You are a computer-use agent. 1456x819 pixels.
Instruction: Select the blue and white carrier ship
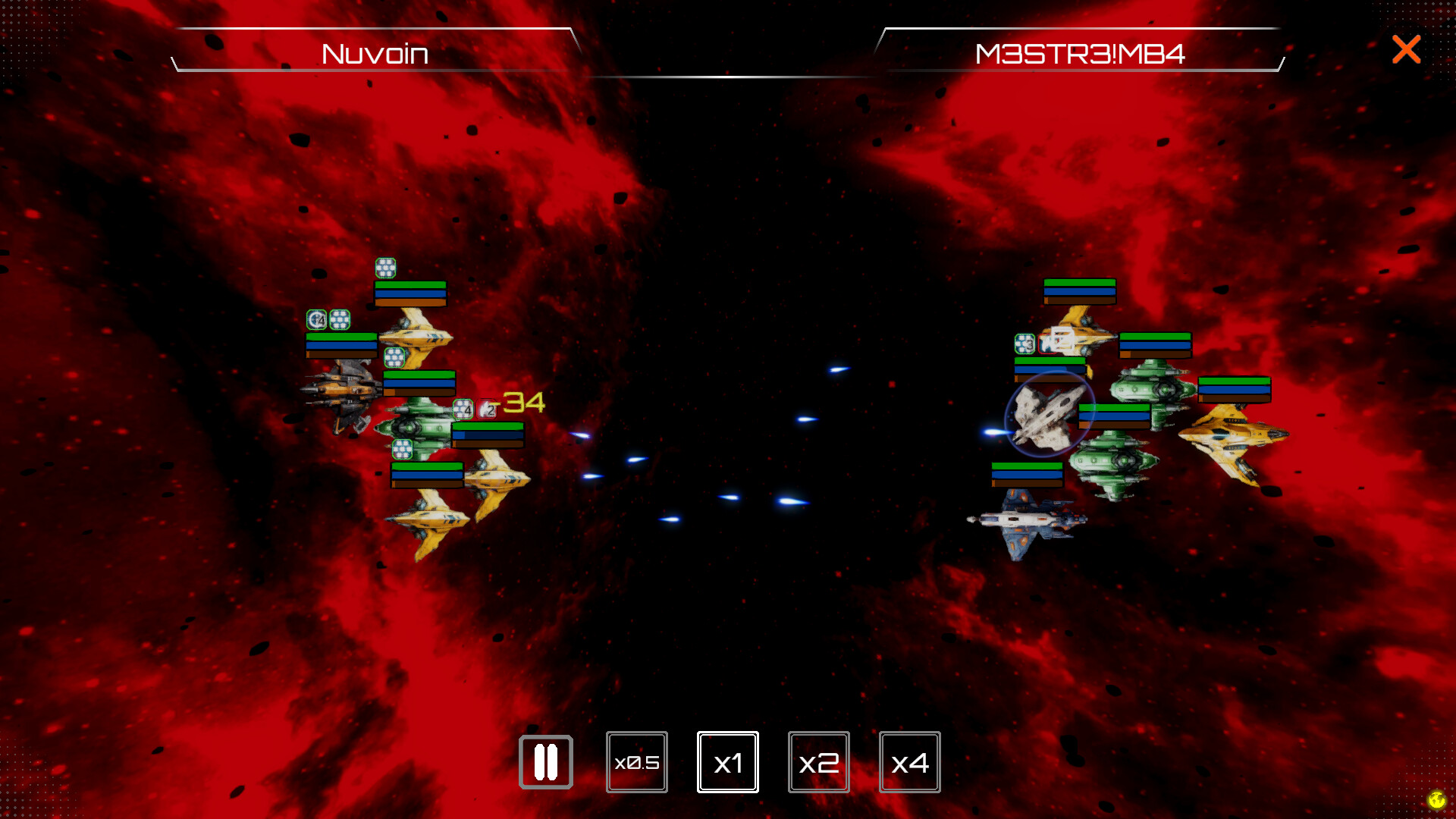pos(1028,519)
